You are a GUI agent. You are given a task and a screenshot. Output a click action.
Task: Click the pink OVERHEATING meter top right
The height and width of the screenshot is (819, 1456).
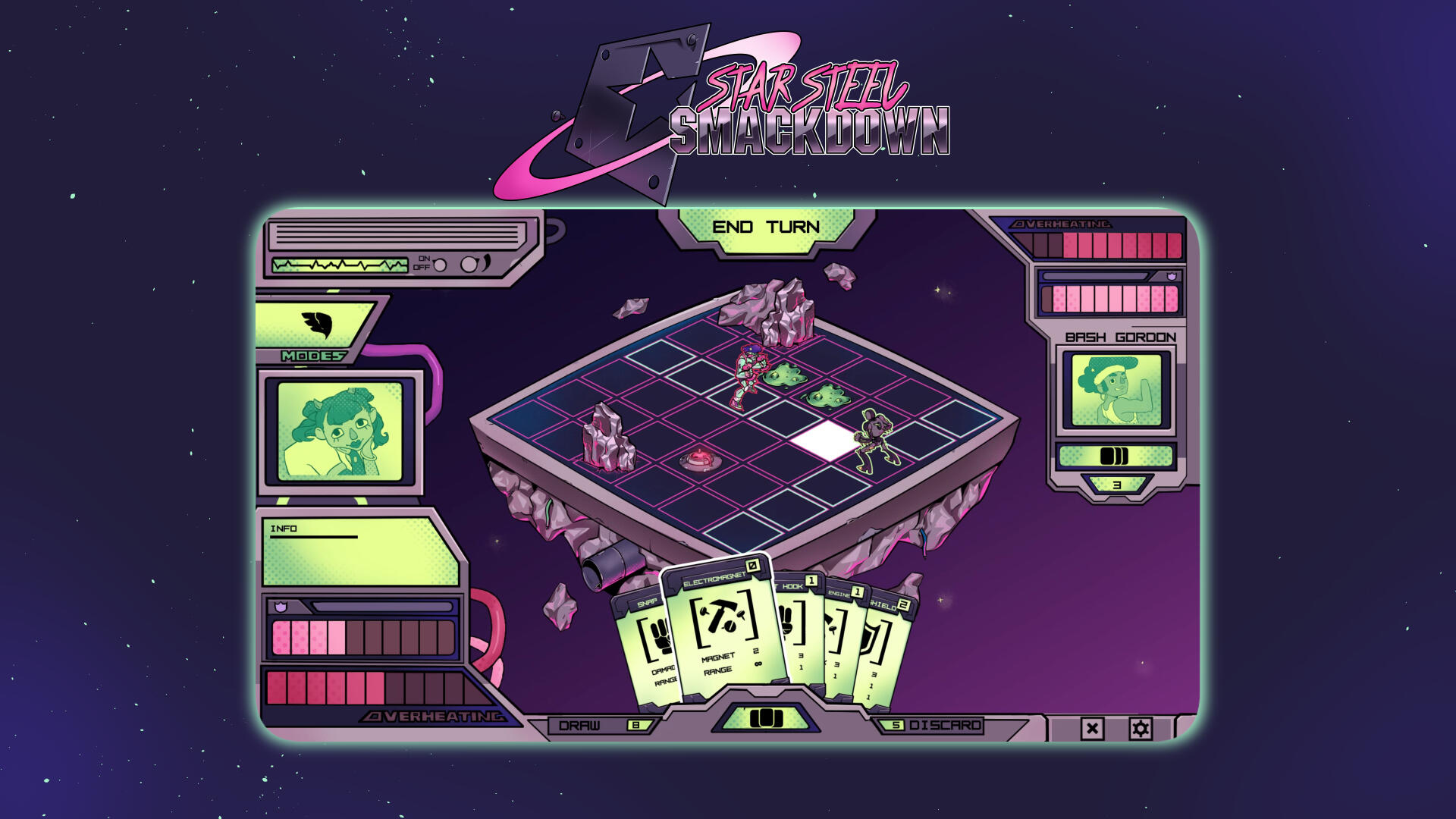pyautogui.click(x=1100, y=241)
